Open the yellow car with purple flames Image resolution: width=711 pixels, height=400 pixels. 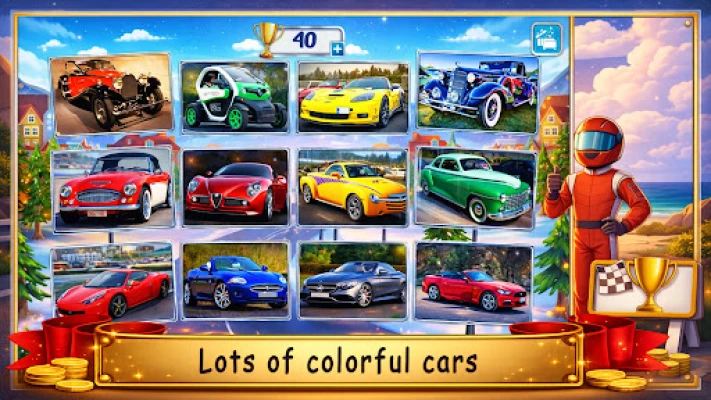point(353,188)
